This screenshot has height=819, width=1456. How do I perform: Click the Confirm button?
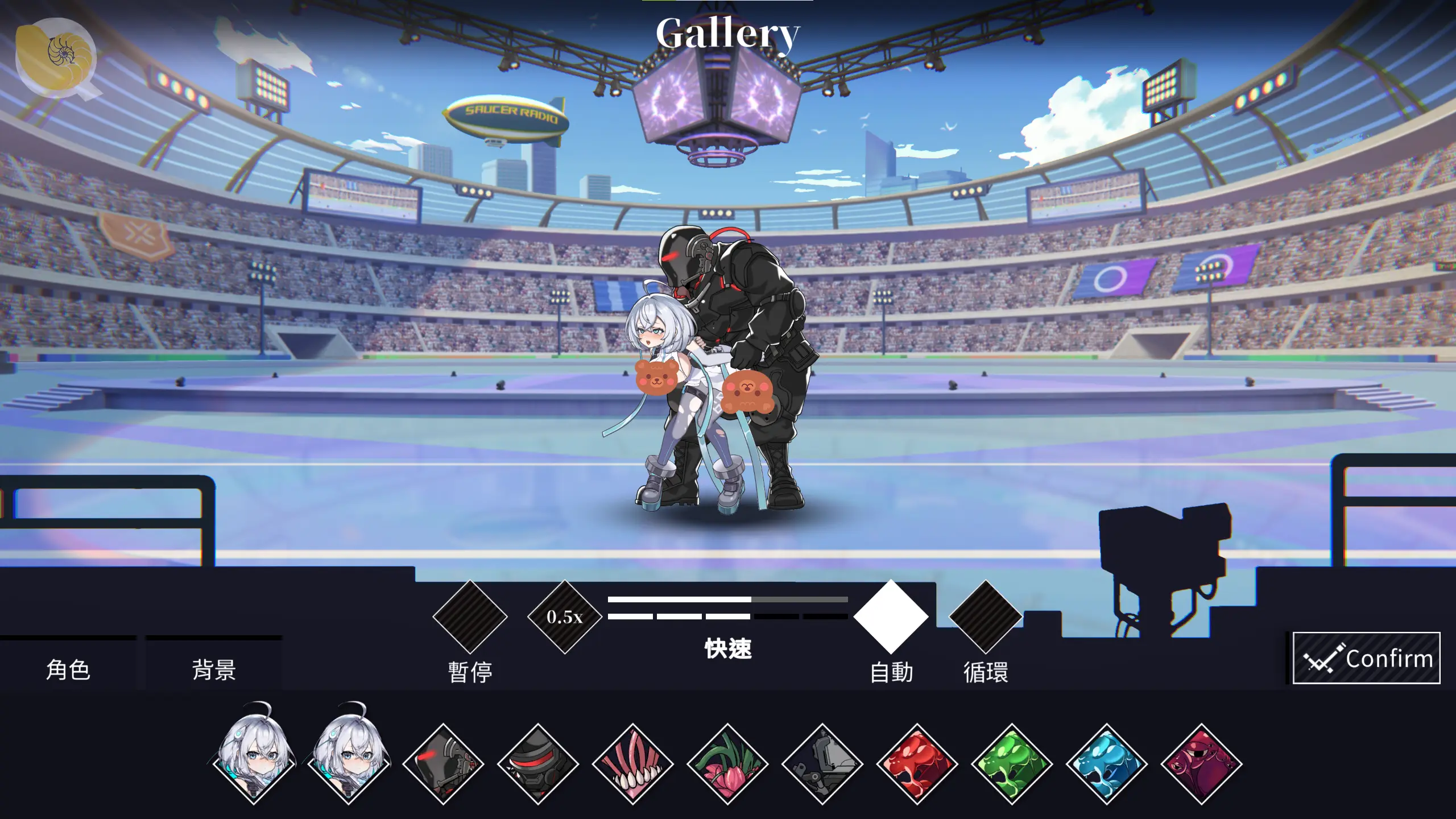point(1366,658)
